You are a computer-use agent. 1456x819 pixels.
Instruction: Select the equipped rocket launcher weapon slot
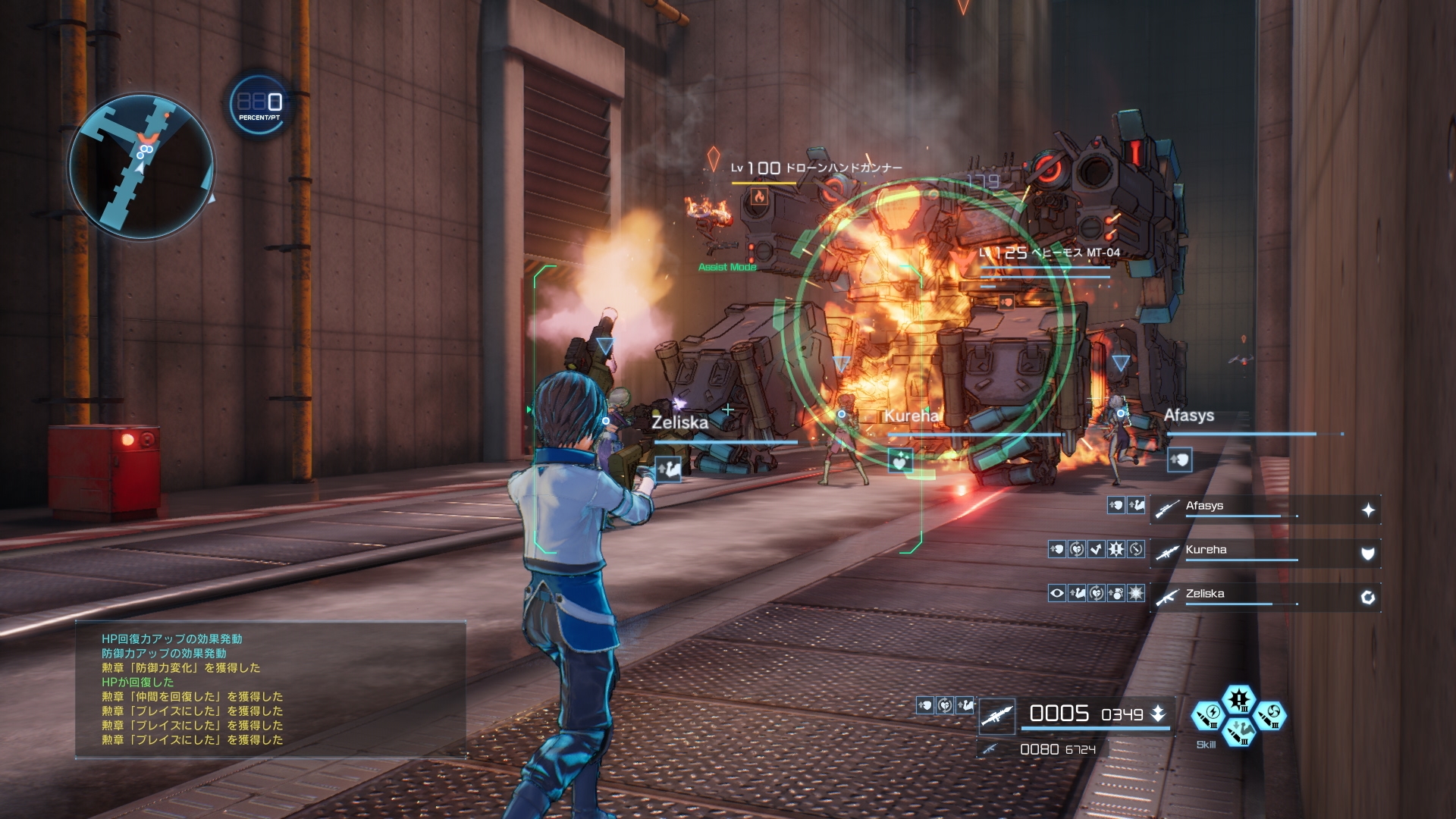(996, 716)
